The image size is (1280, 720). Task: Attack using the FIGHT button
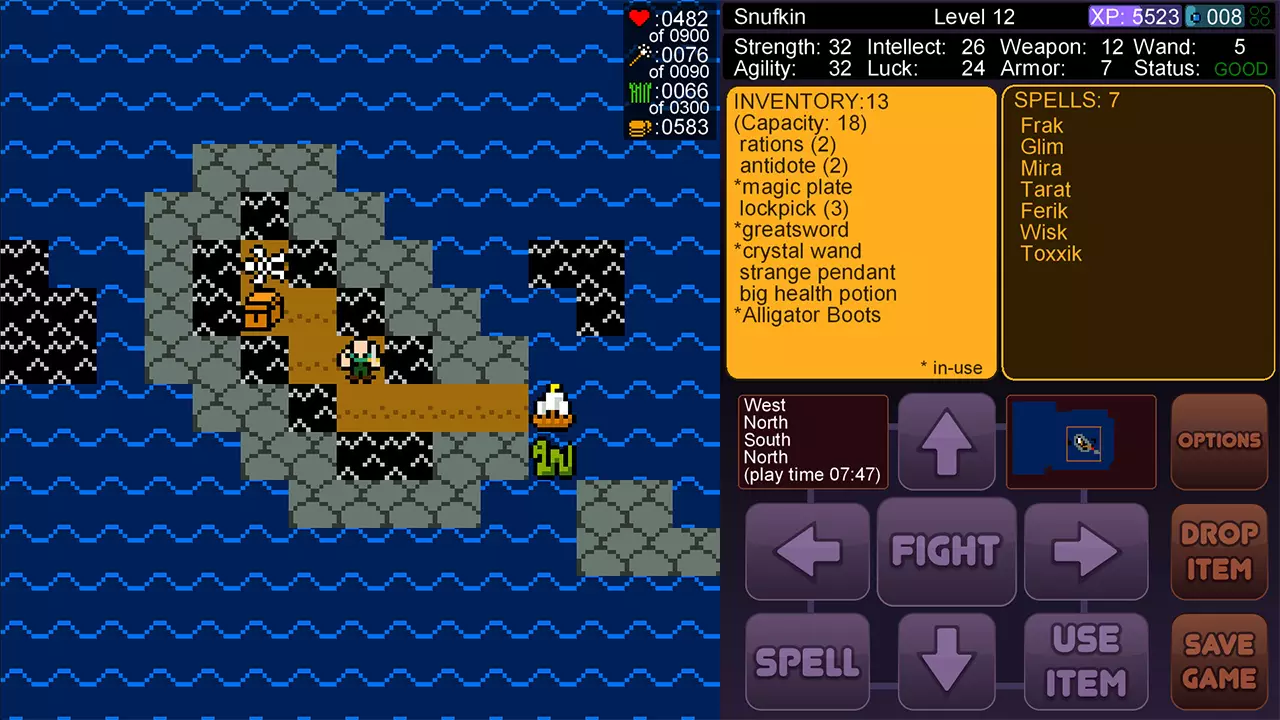tap(946, 551)
